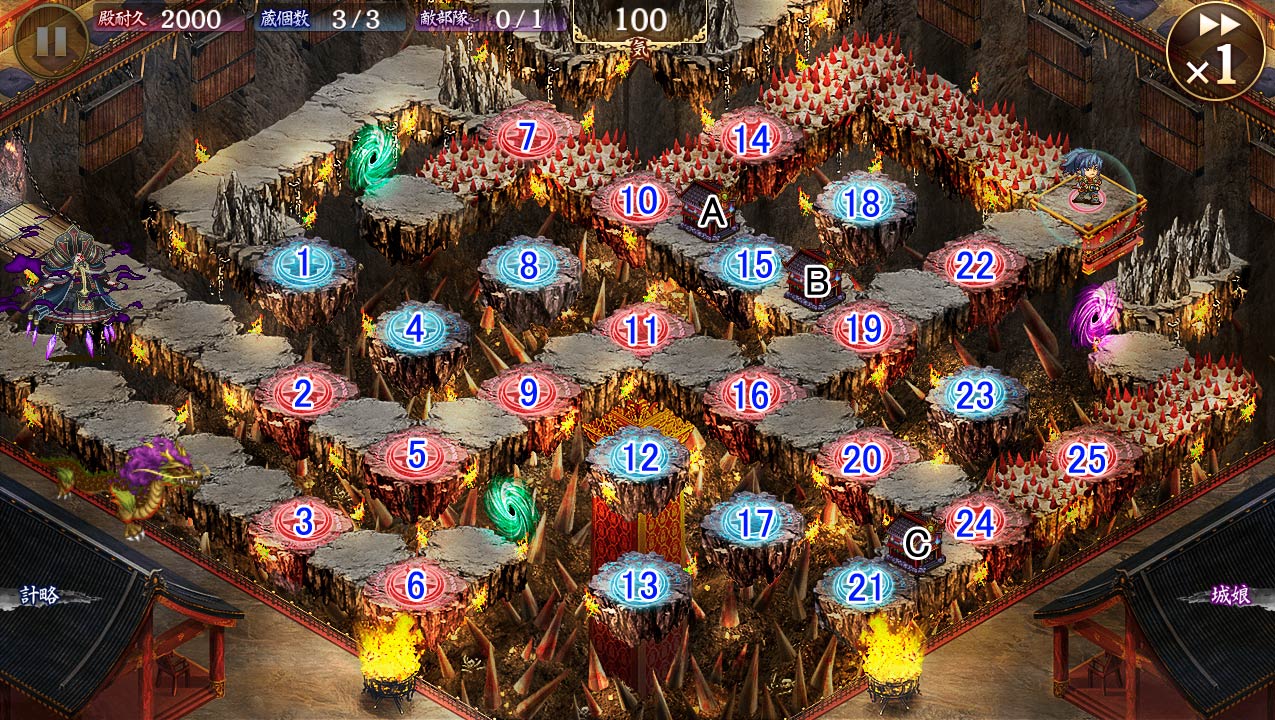The image size is (1275, 720).
Task: Choose red deployment tile 3
Action: 304,520
